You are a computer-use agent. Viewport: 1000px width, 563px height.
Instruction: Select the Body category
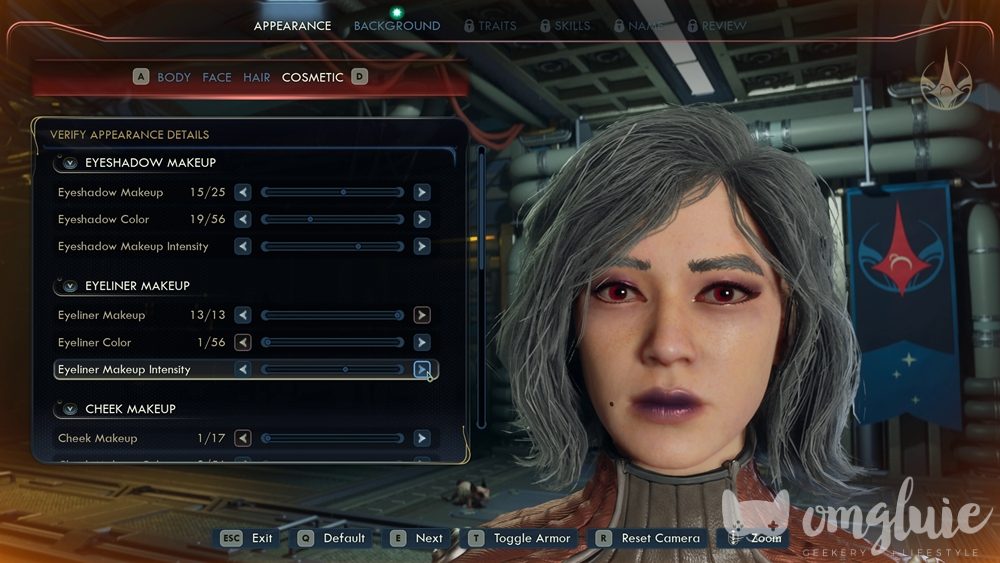click(x=173, y=77)
